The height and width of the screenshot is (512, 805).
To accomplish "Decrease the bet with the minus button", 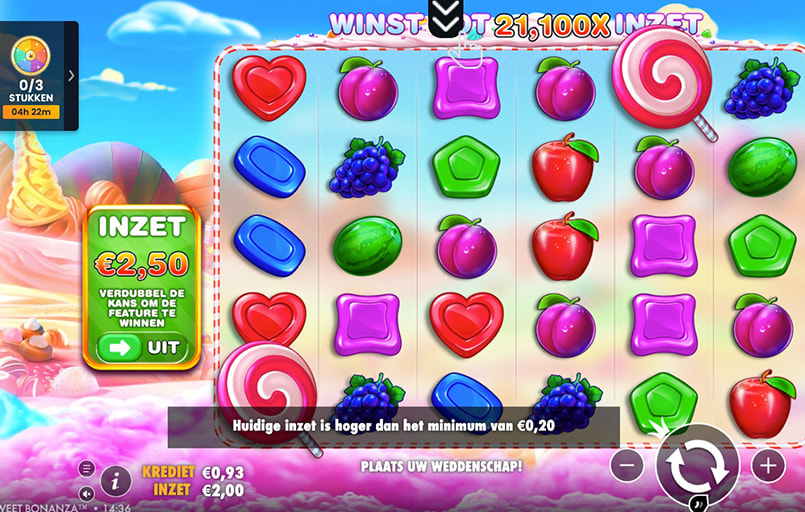I will [x=627, y=465].
